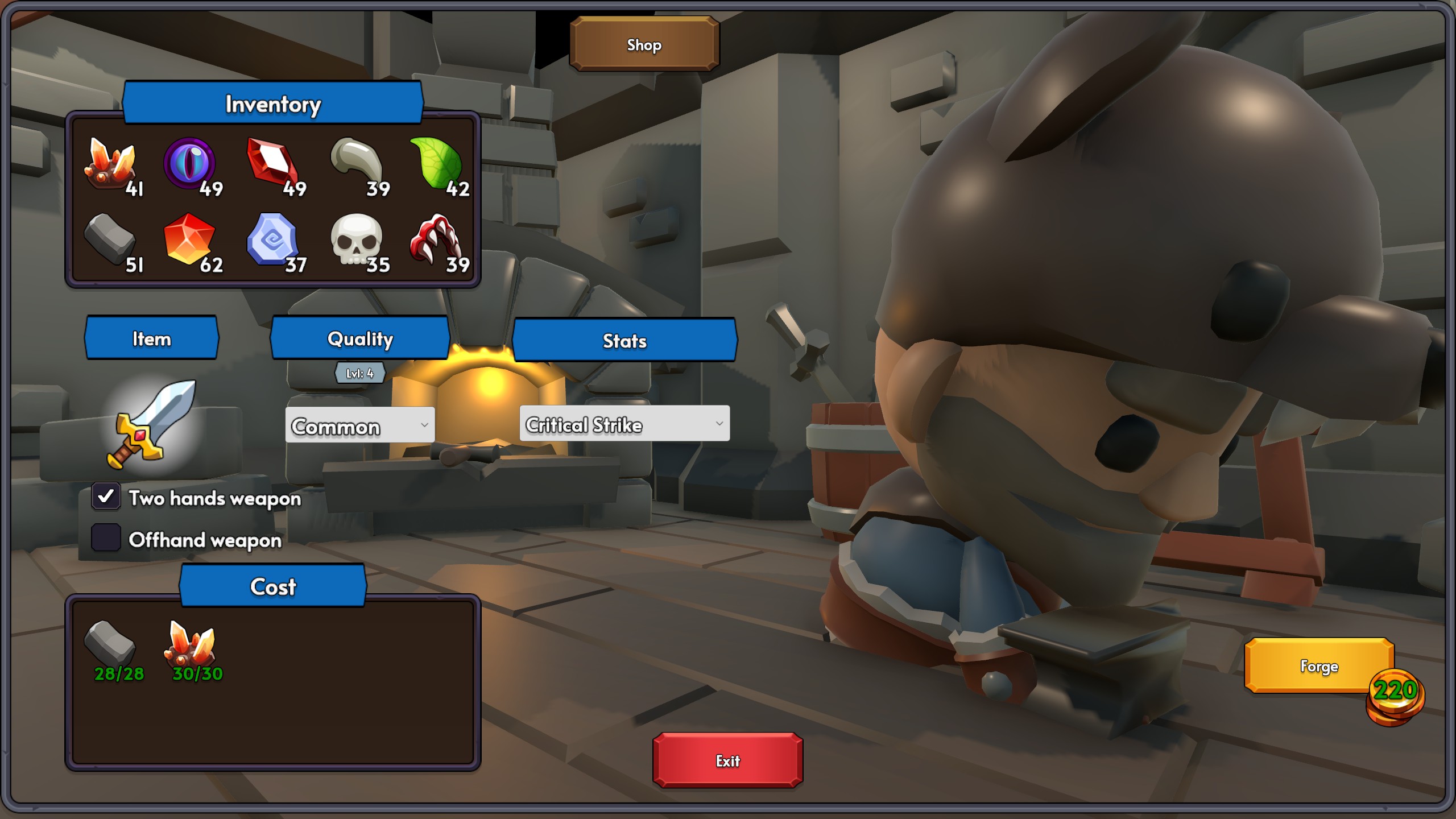Image resolution: width=1456 pixels, height=819 pixels.
Task: Click the grey horn inventory item
Action: 357,161
